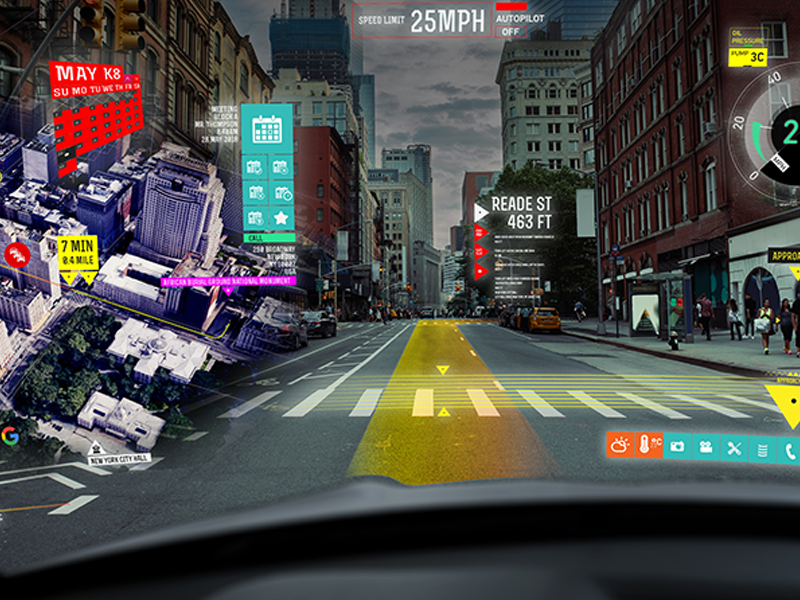
Task: Show the temperature thermometer tile
Action: [649, 446]
